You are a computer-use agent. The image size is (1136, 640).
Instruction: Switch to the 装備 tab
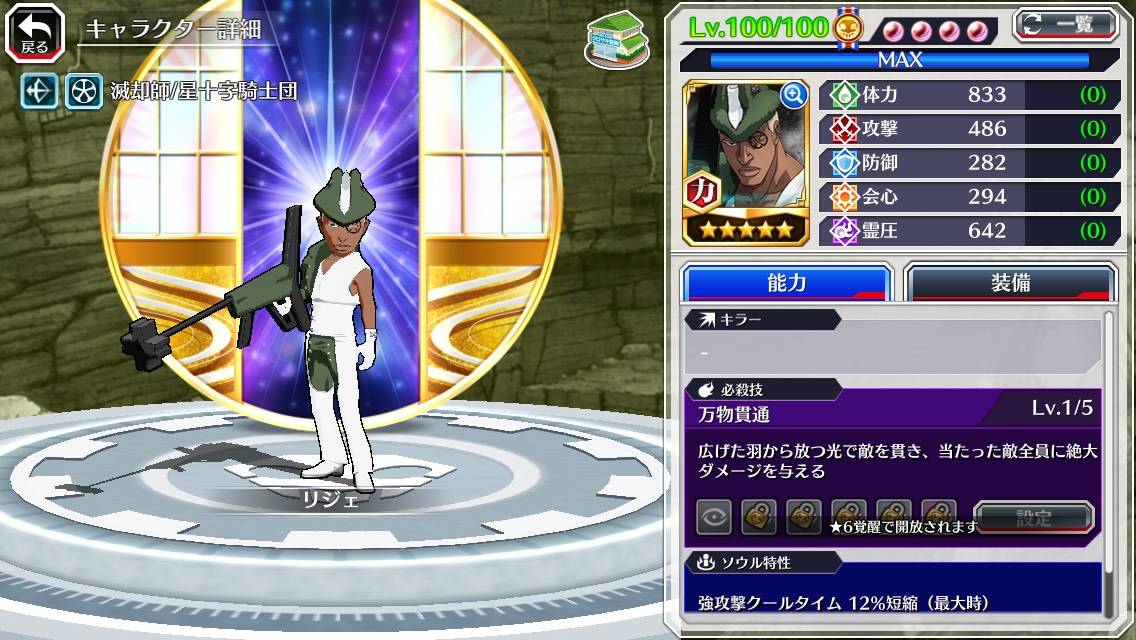click(x=1009, y=283)
